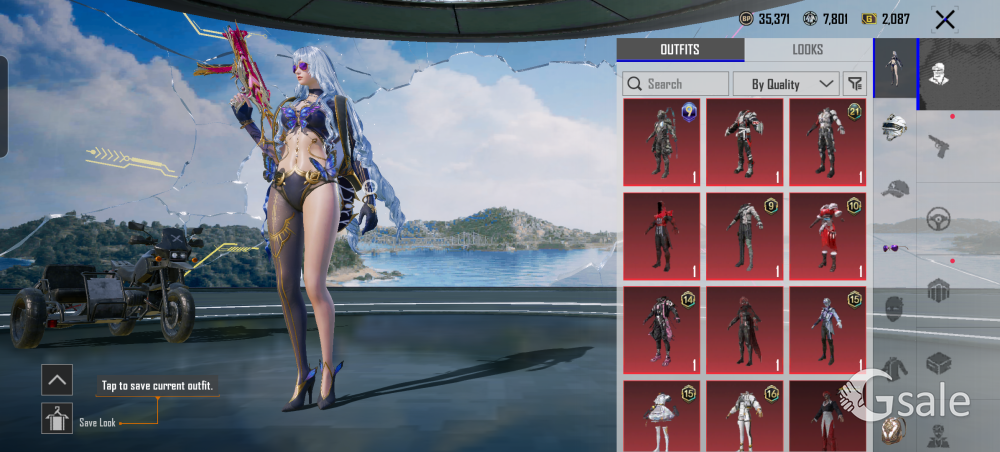Select the purple glasses category
This screenshot has width=1000, height=452.
(895, 247)
